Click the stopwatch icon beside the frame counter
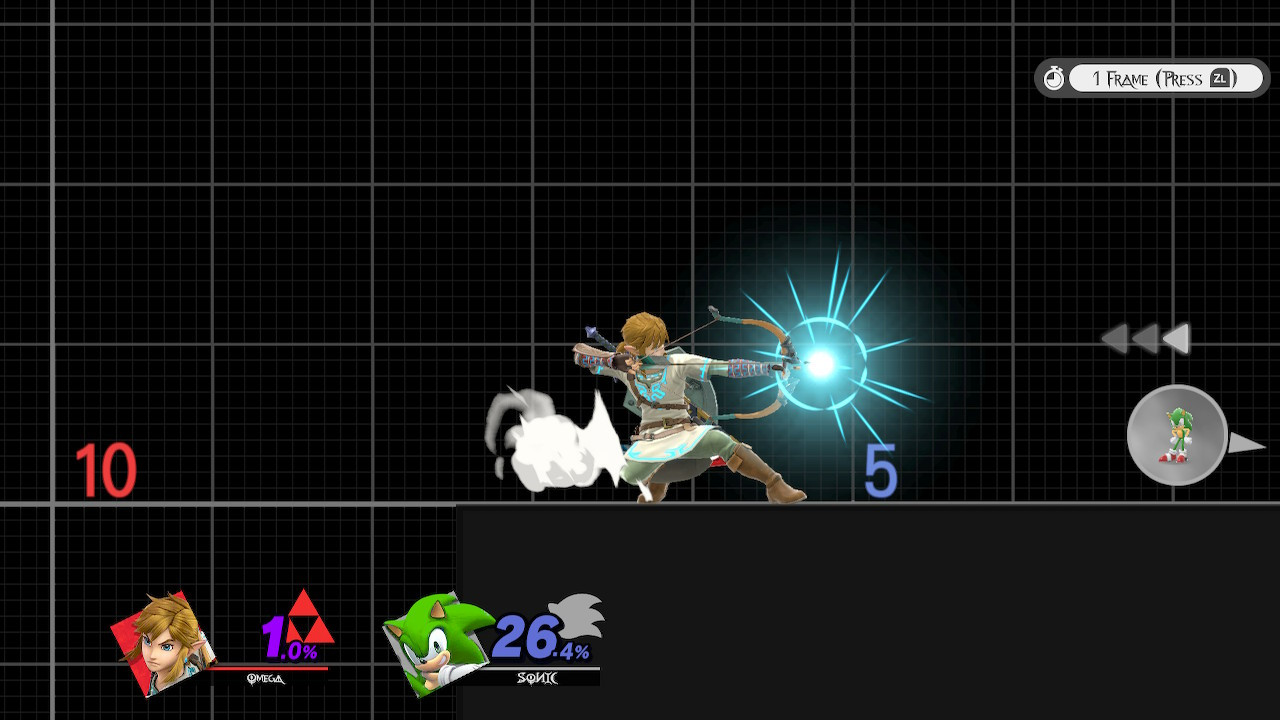 tap(1055, 77)
